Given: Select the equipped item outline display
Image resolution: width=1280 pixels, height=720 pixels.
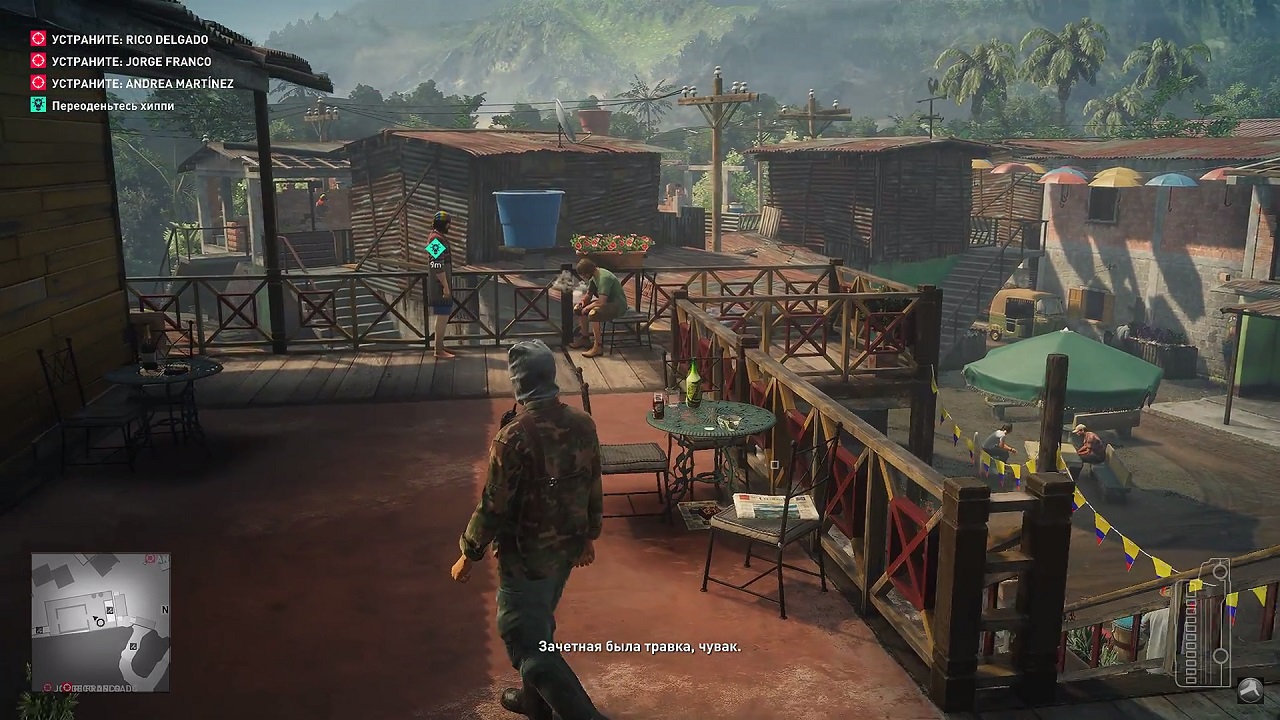Looking at the screenshot, I should point(1204,620).
